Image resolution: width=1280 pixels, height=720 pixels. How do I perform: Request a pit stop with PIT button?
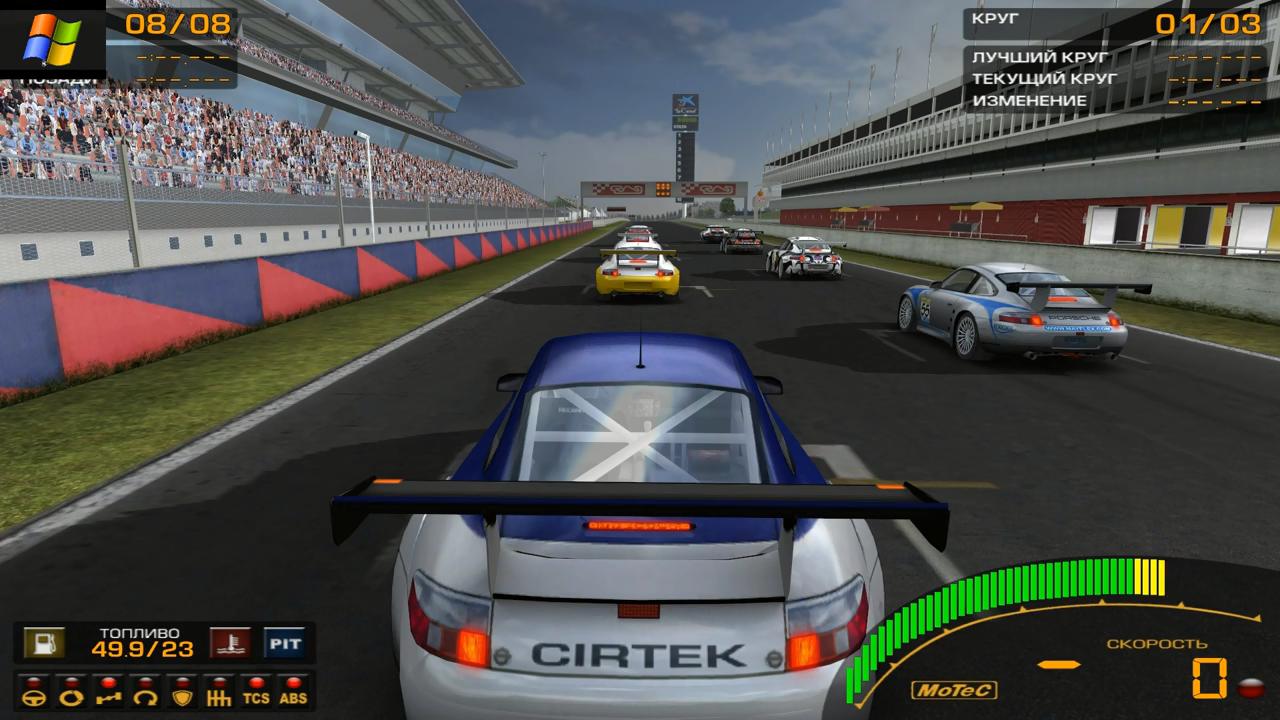click(284, 642)
